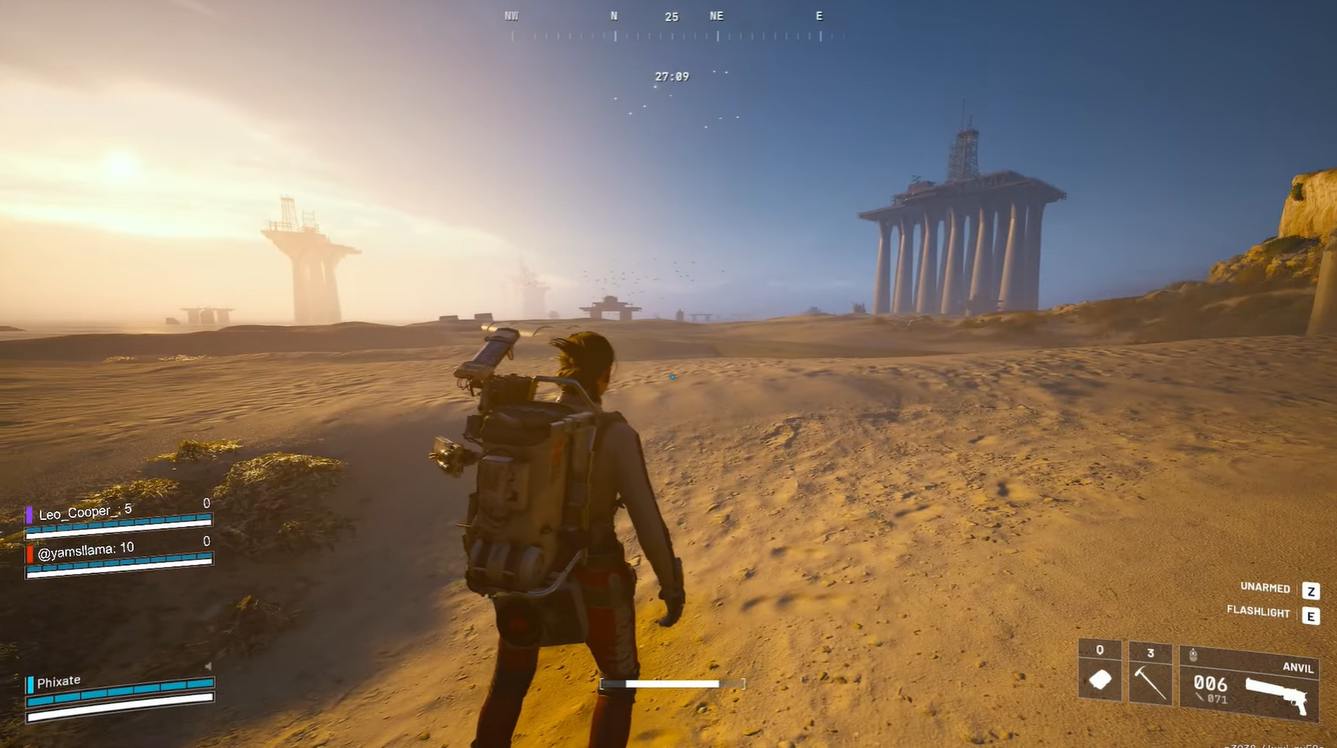Click the mouse button icon on the ANVIL slot
The width and height of the screenshot is (1337, 748).
tap(1193, 654)
